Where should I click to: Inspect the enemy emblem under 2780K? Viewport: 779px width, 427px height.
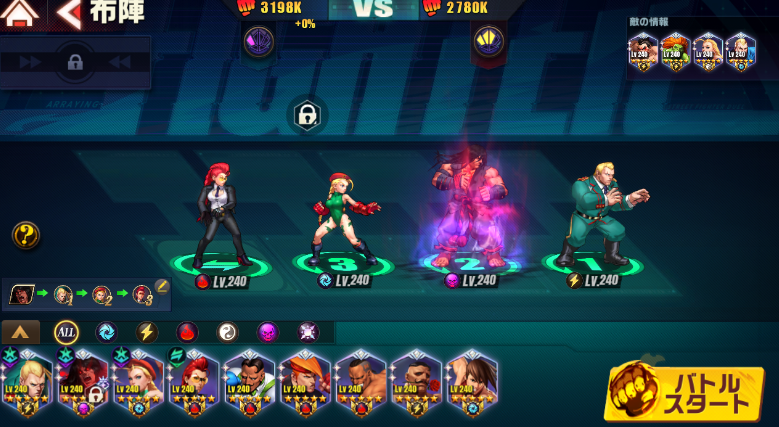tap(489, 41)
